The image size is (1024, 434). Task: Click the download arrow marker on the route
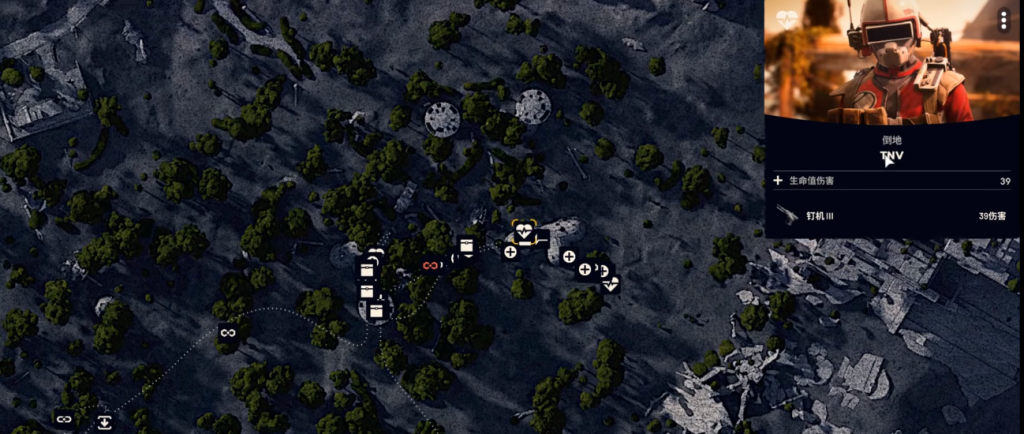tap(103, 422)
